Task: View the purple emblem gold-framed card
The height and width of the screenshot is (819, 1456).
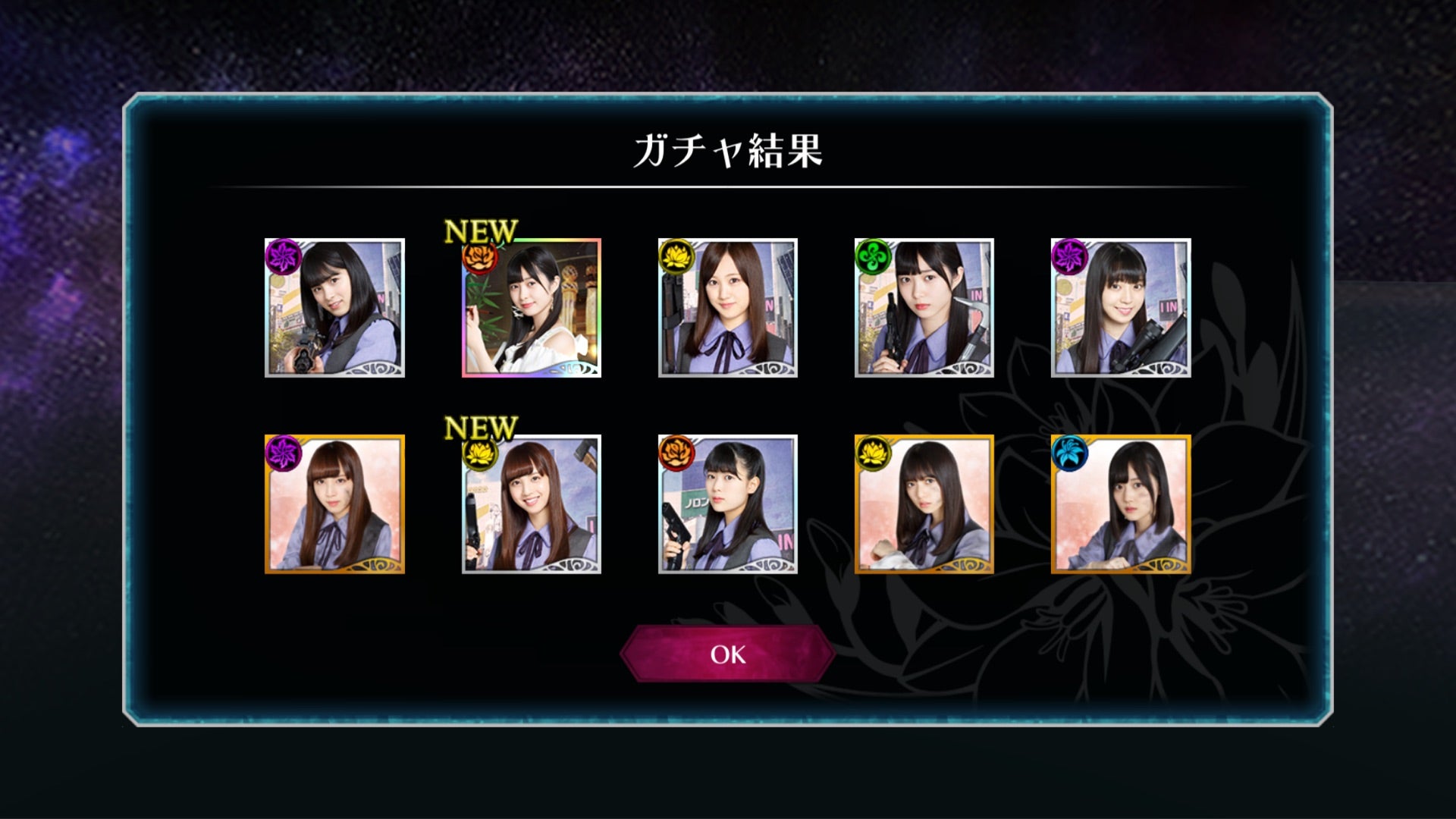Action: click(334, 504)
